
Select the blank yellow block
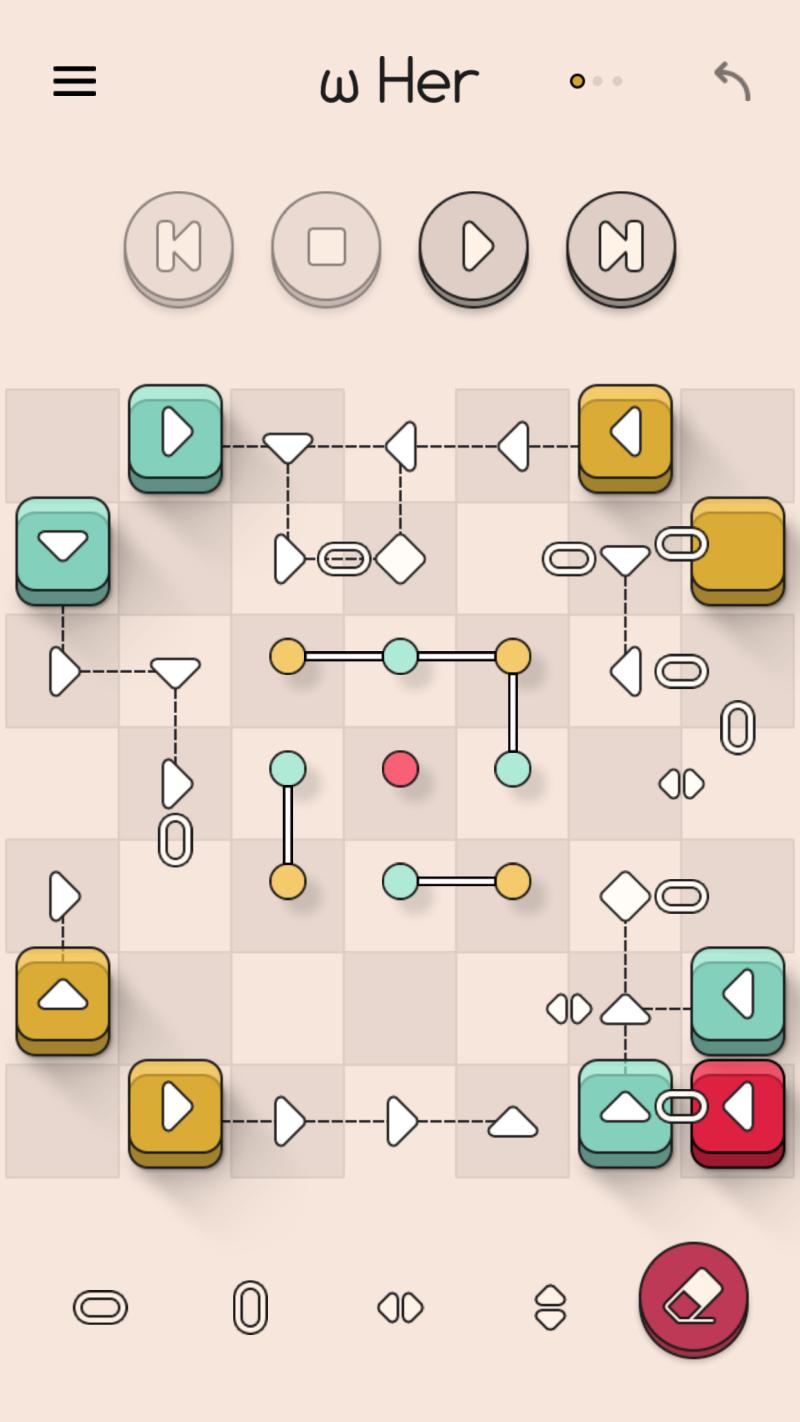point(738,546)
